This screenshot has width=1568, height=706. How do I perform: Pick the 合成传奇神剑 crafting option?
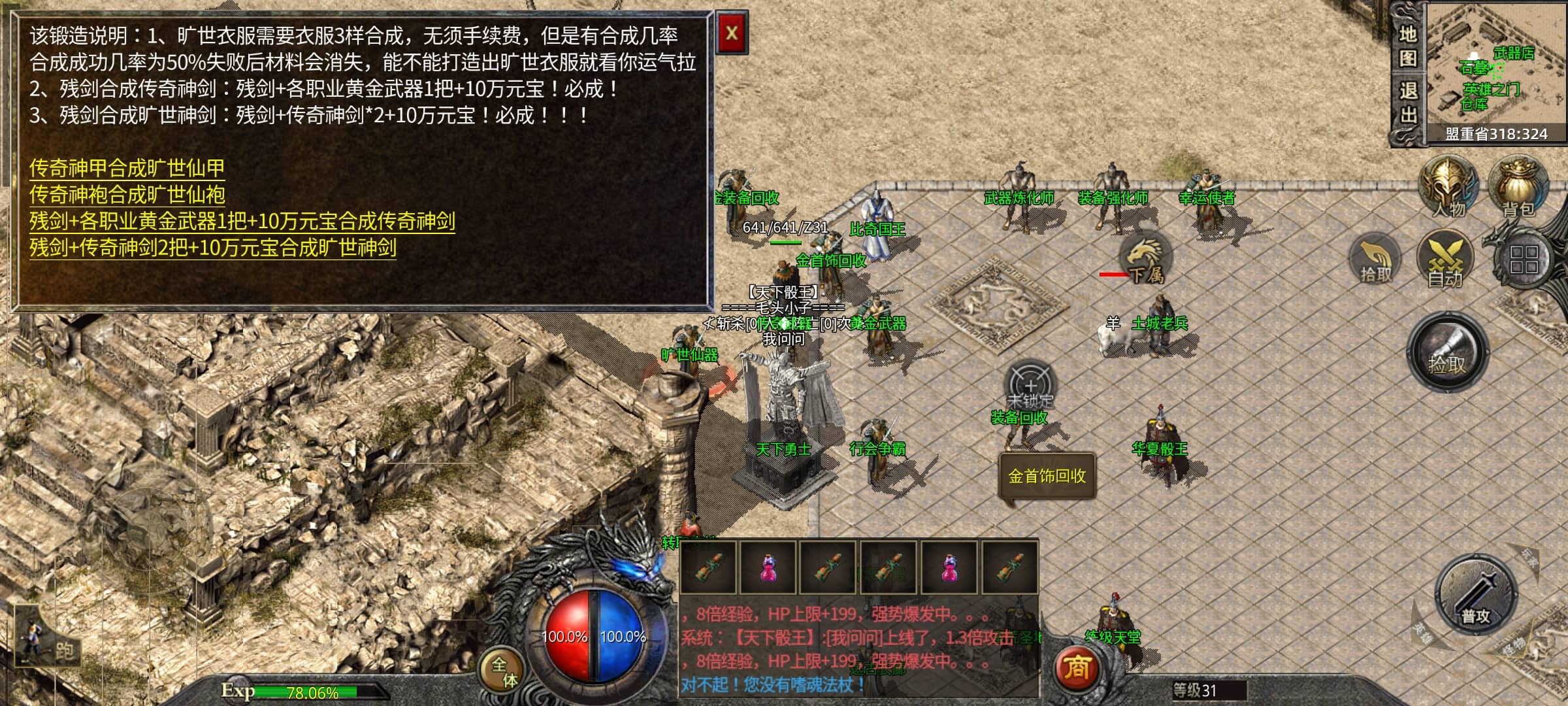click(242, 221)
